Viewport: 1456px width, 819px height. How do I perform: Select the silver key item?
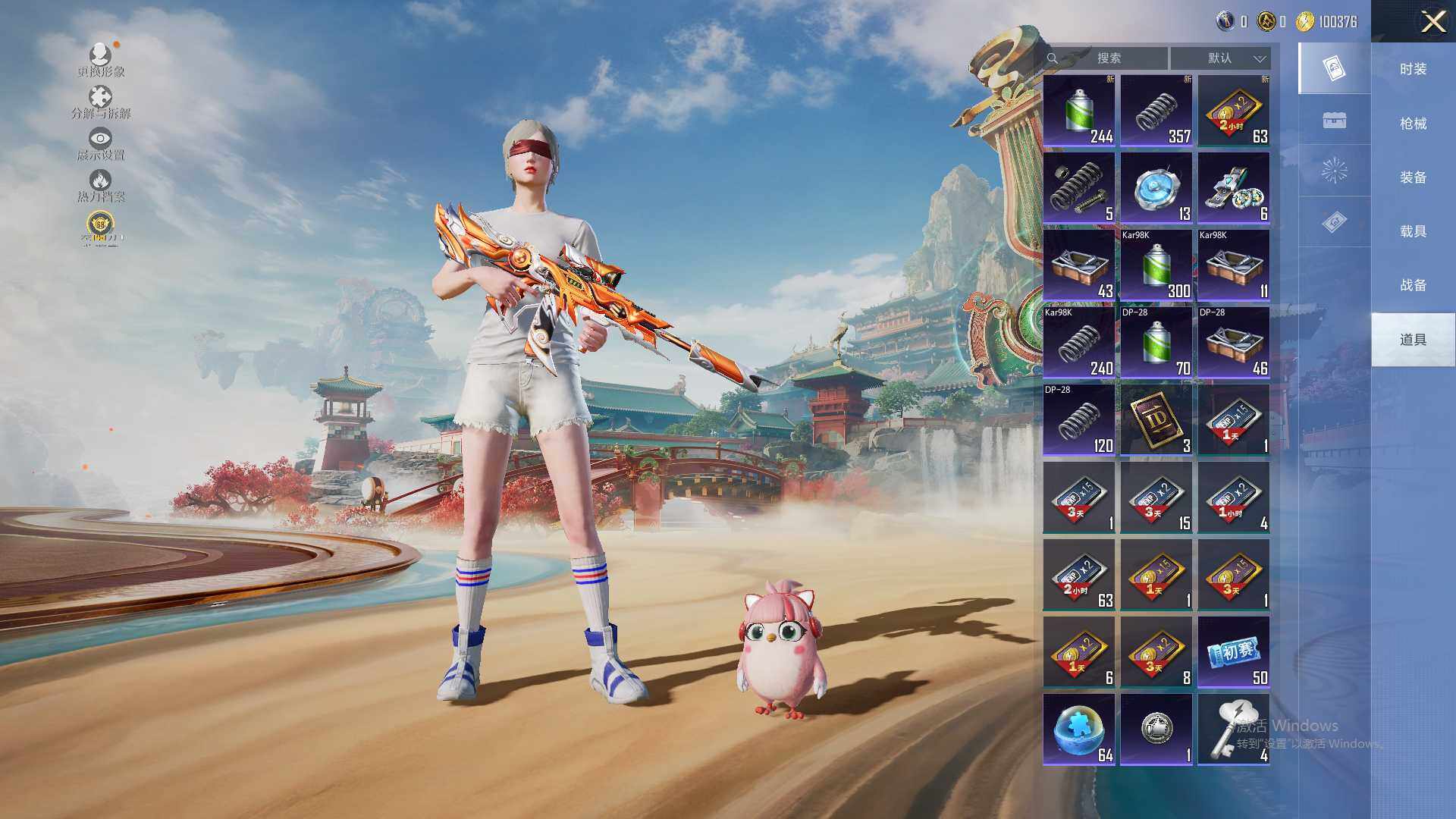[1233, 730]
